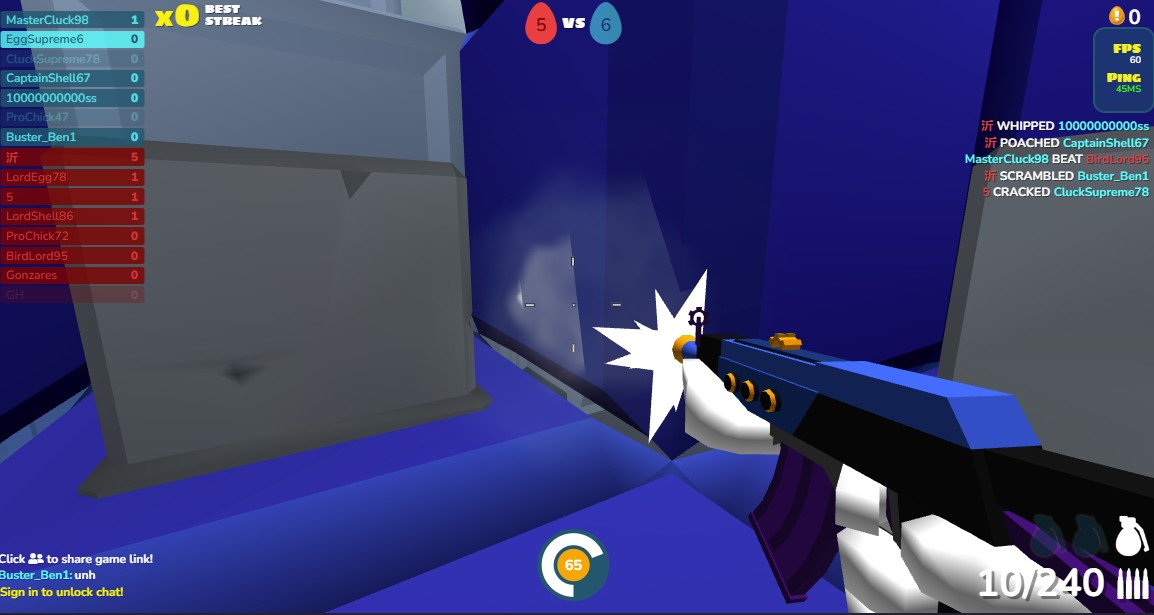Pick Buster_Ben1 on the blue team list

72,137
